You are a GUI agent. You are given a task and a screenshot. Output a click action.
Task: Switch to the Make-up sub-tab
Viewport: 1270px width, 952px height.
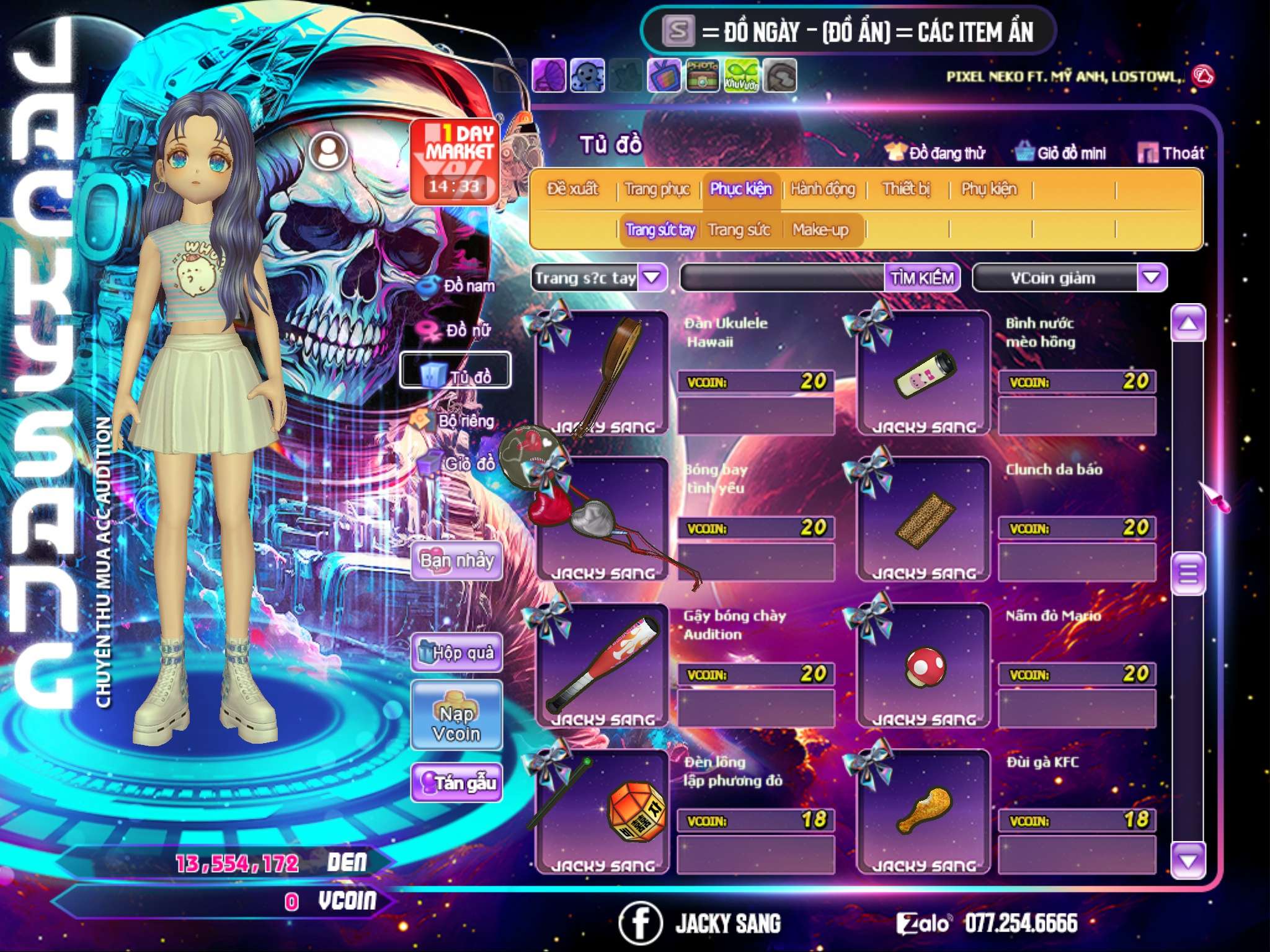[820, 231]
